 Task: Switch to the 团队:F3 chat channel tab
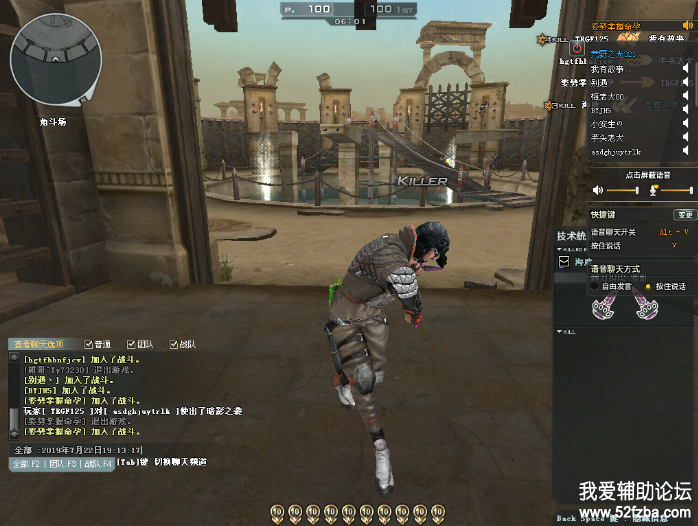63,464
